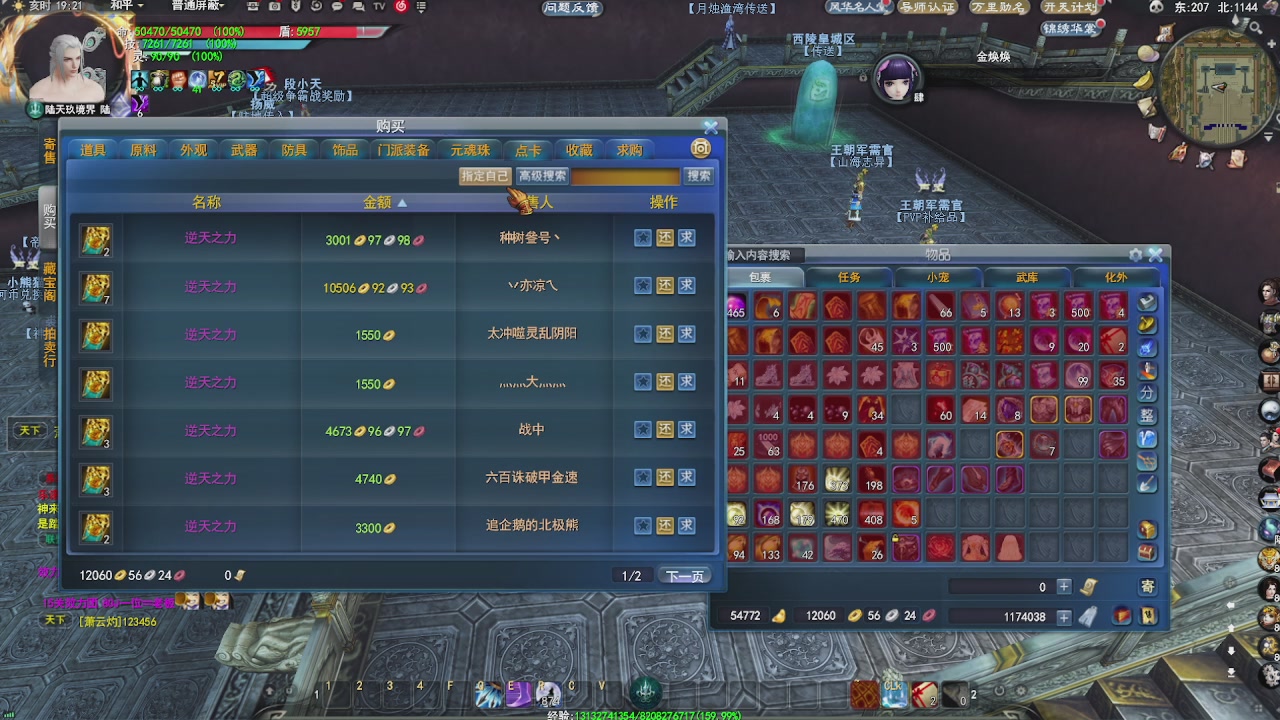Image resolution: width=1280 pixels, height=720 pixels.
Task: Open the treasure chest icon on the bag sidebar
Action: (1146, 528)
